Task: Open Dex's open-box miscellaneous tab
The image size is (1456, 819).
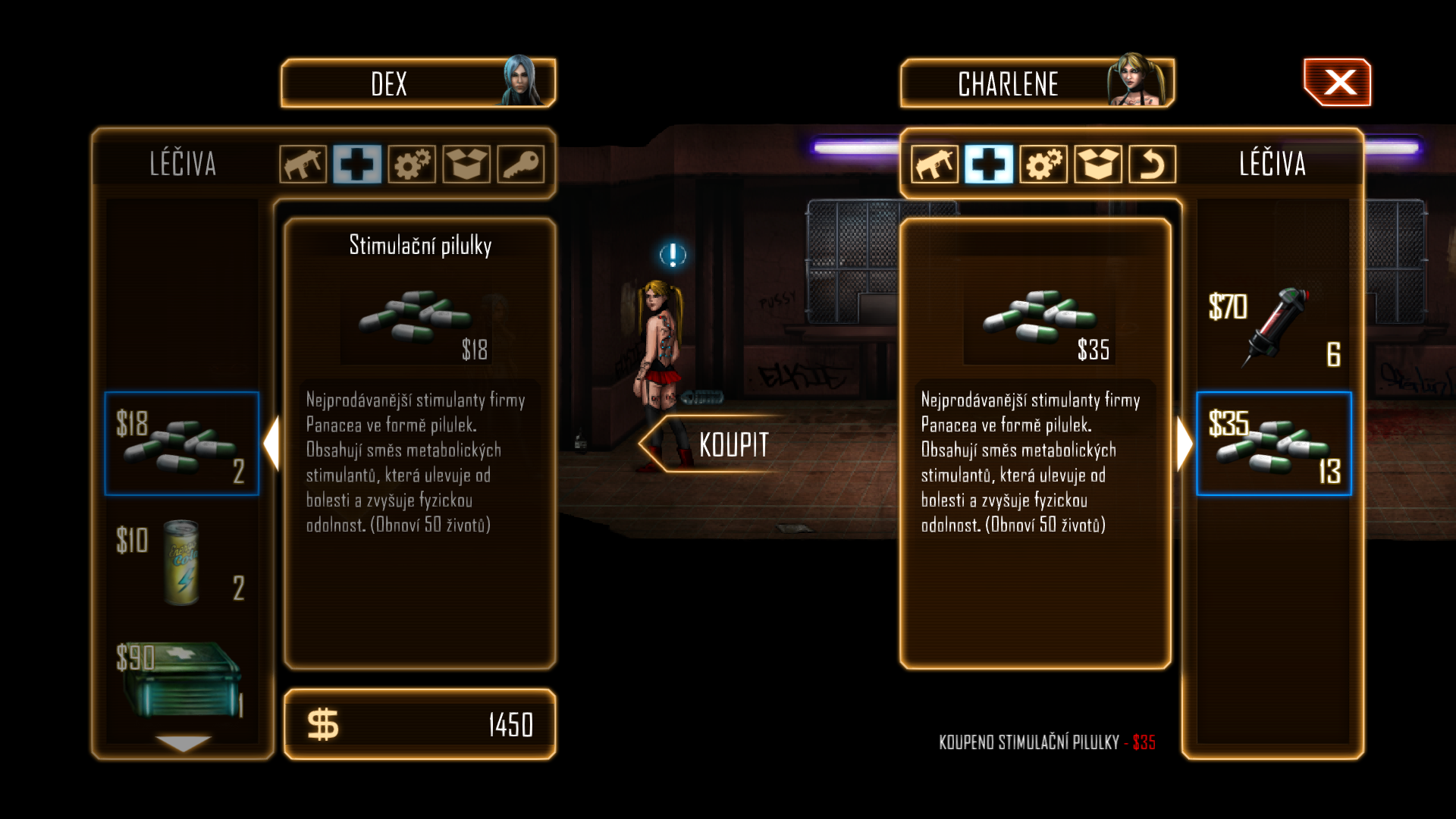Action: point(466,164)
